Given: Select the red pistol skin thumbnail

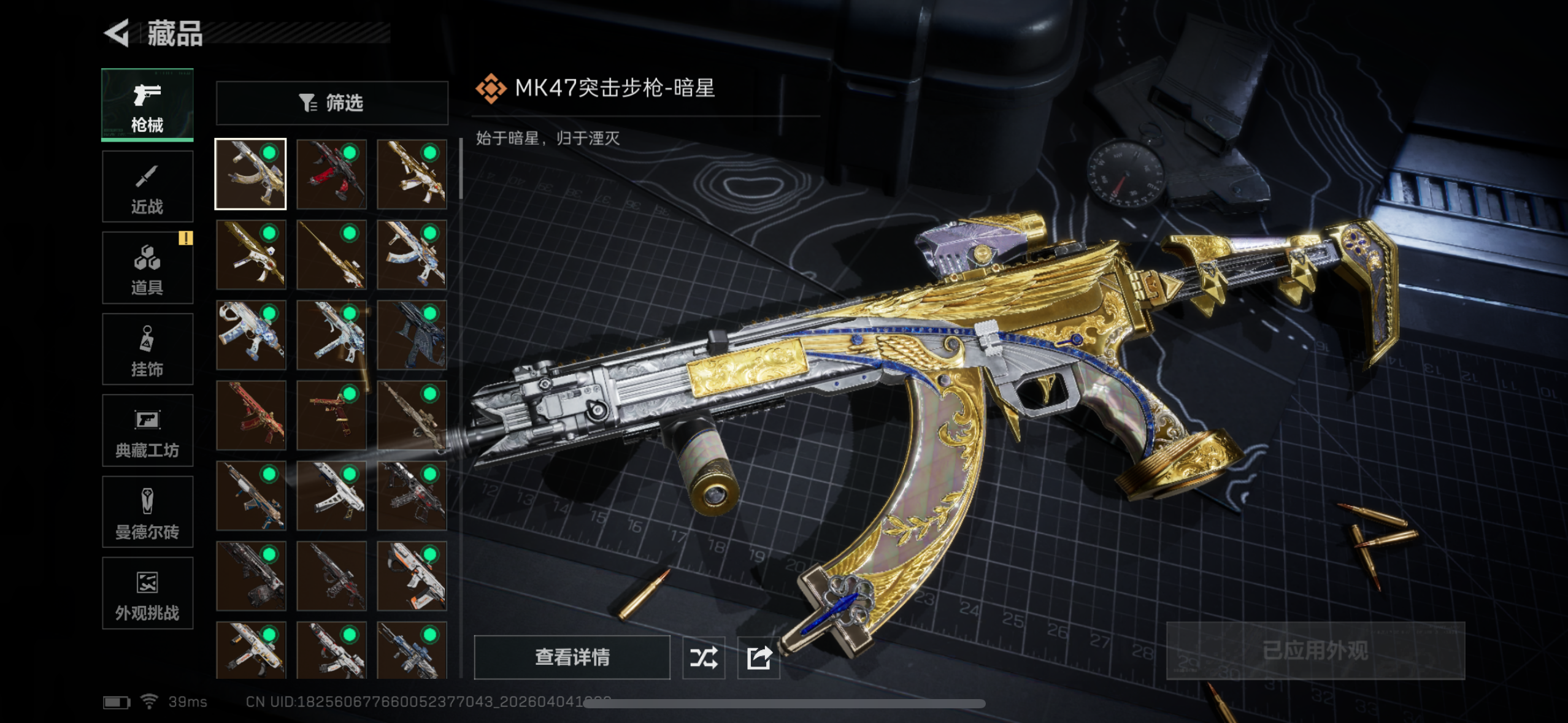Looking at the screenshot, I should tap(331, 415).
